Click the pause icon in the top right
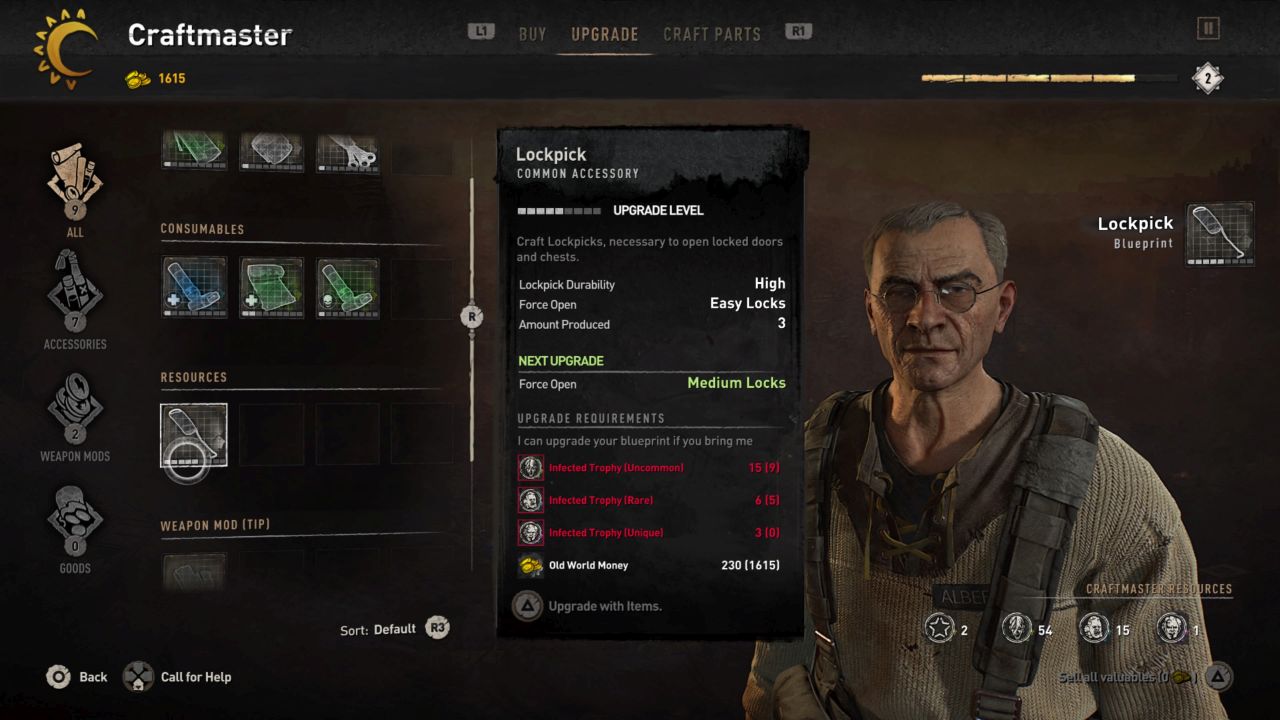Screen dimensions: 1280x720 click(x=1207, y=30)
